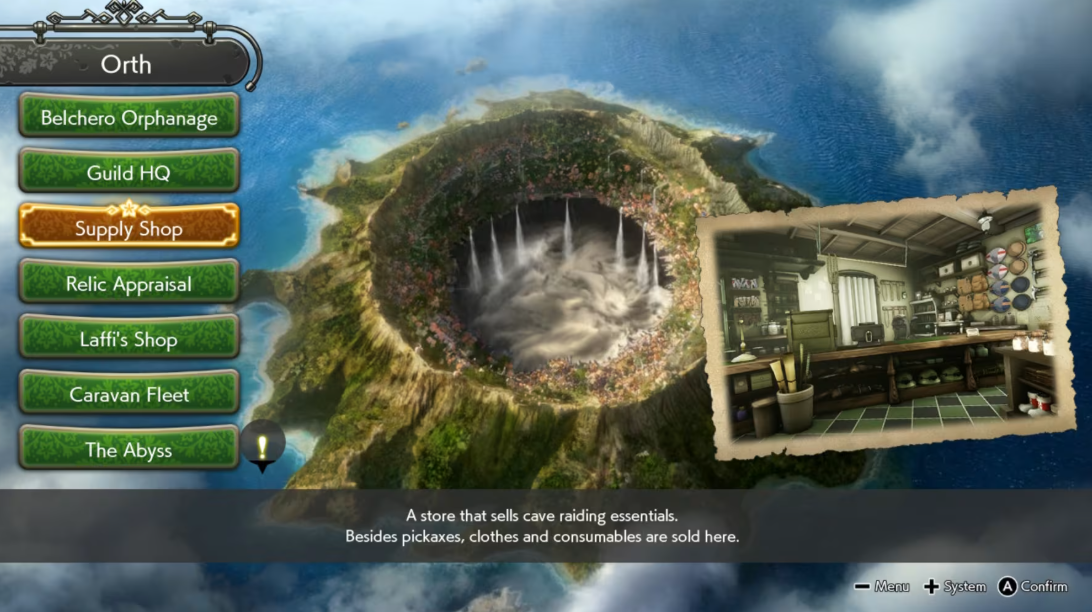Select the highlighted Supply Shop entry

pos(129,228)
